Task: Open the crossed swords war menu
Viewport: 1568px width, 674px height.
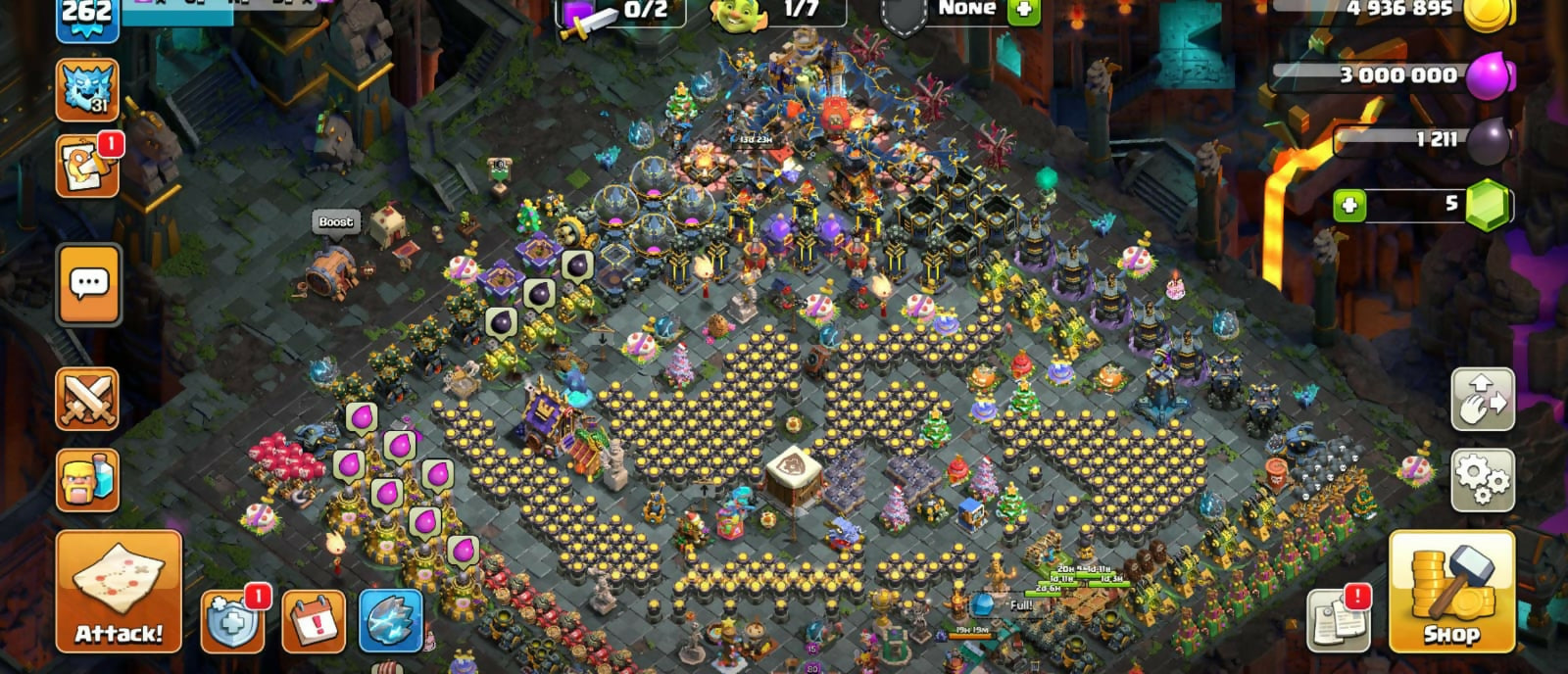Action: 87,399
